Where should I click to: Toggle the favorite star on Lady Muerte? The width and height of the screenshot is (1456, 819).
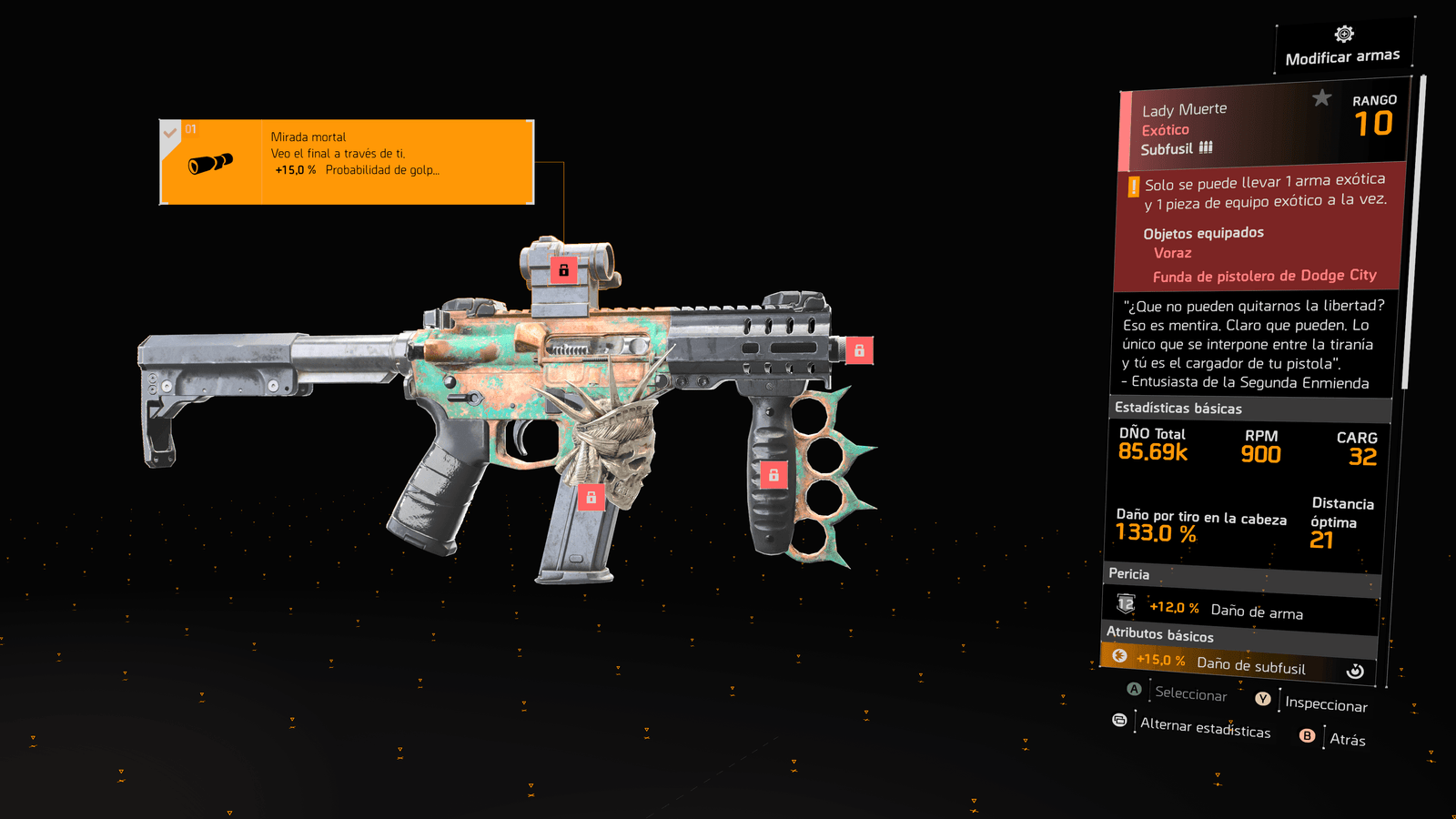[1321, 97]
